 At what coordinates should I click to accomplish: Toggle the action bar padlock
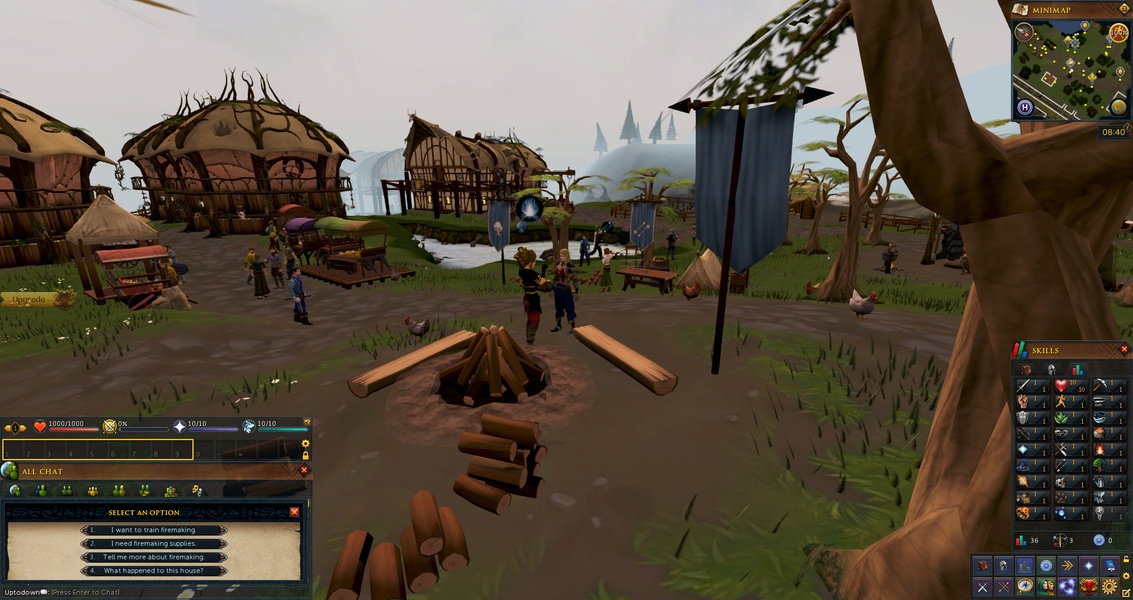tap(305, 456)
